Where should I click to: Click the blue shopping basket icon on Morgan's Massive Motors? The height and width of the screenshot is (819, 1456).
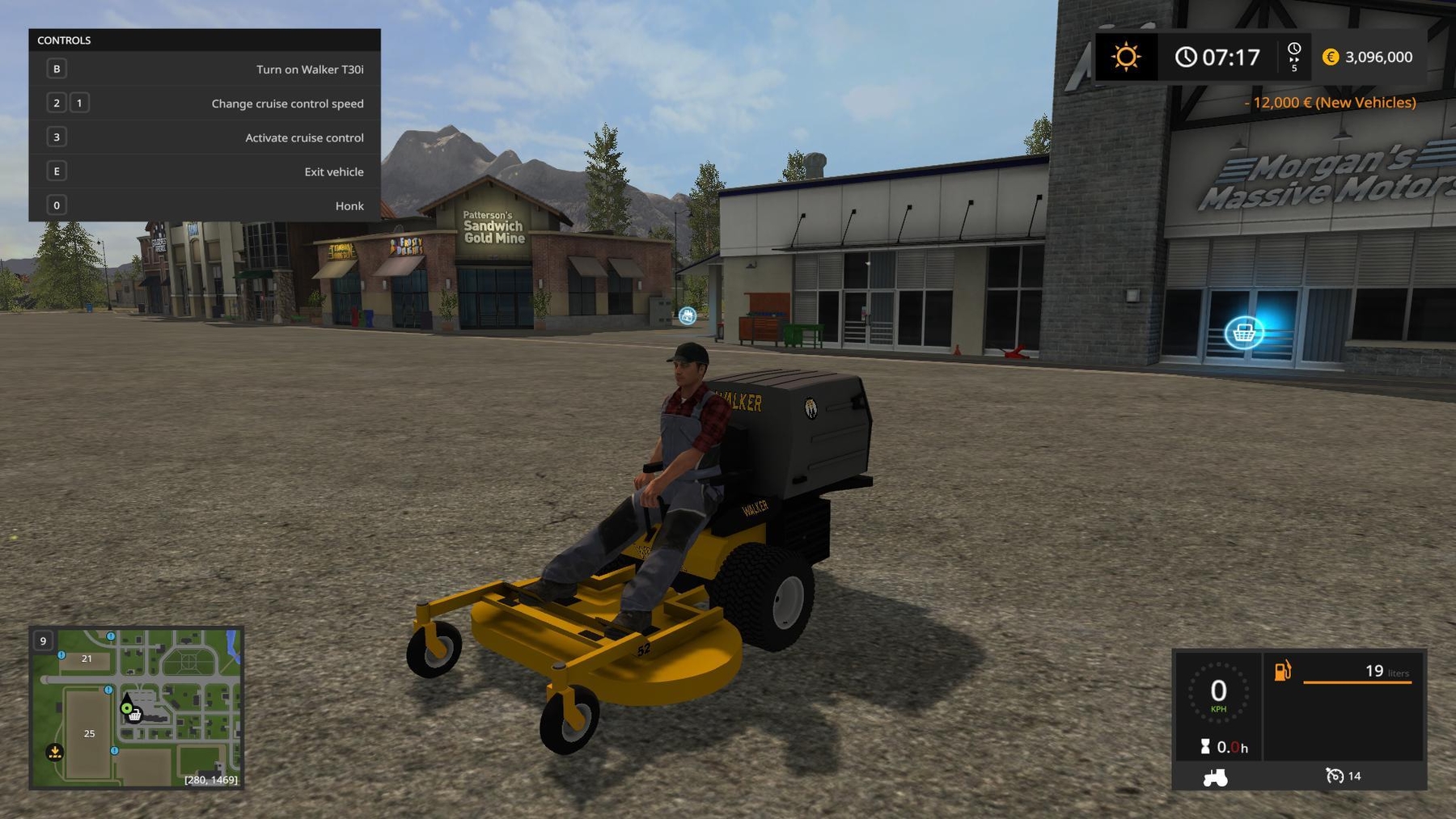point(1246,333)
